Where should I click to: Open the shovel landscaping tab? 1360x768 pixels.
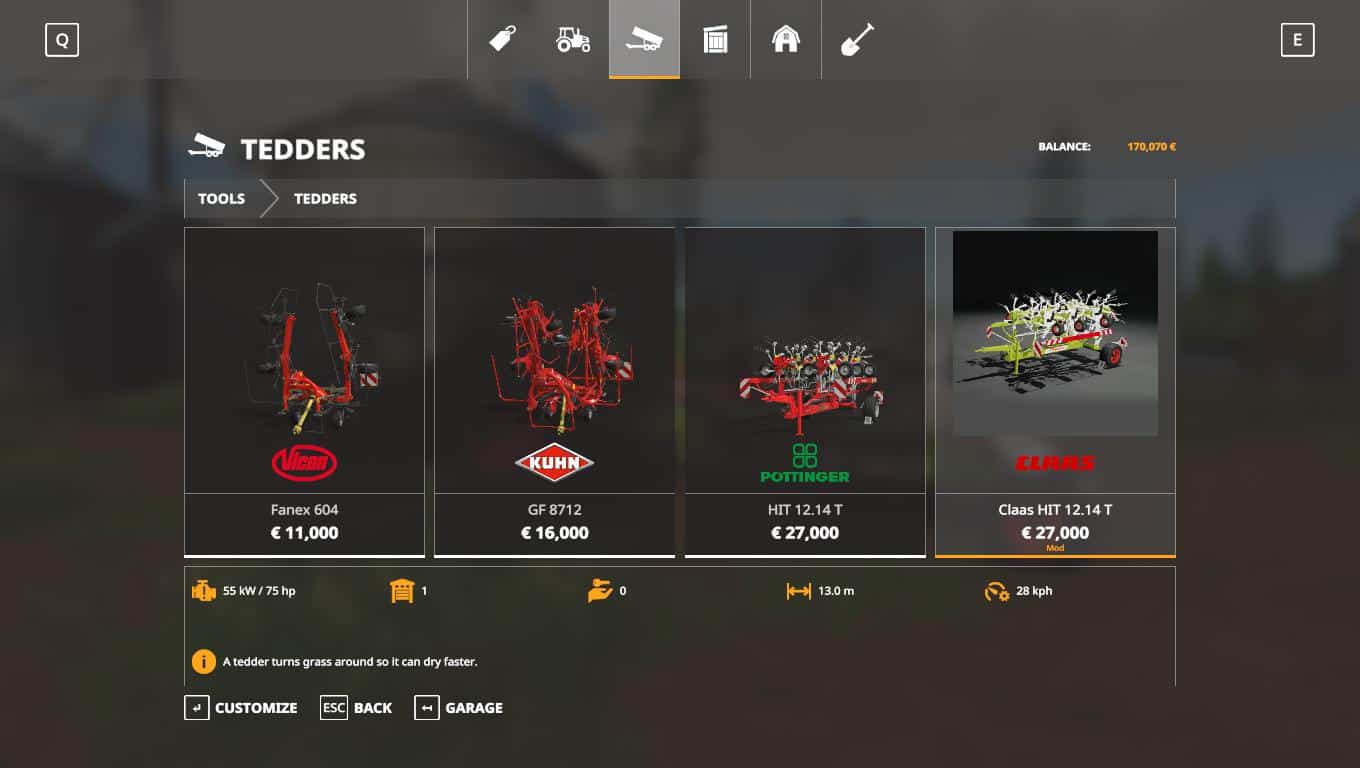857,40
